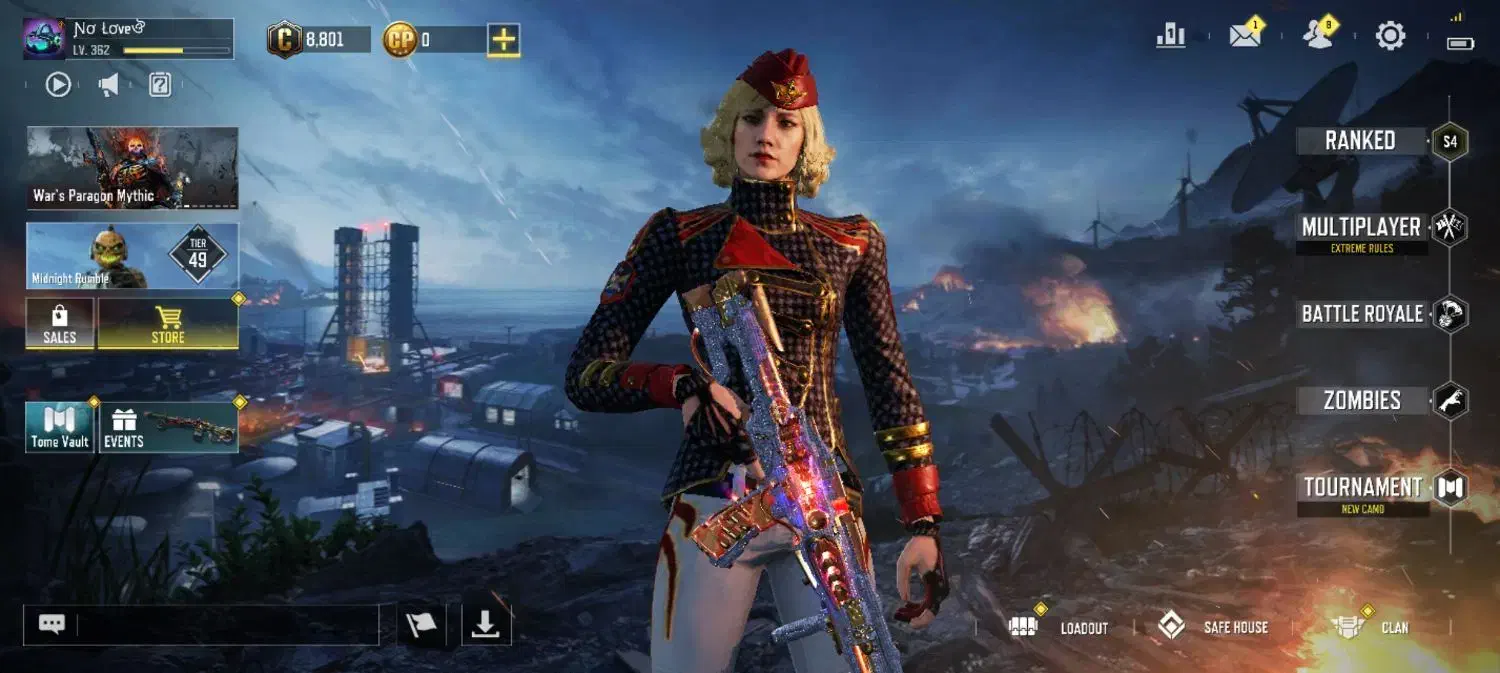The image size is (1500, 673).
Task: Open the Ranked mode menu
Action: pos(1361,141)
